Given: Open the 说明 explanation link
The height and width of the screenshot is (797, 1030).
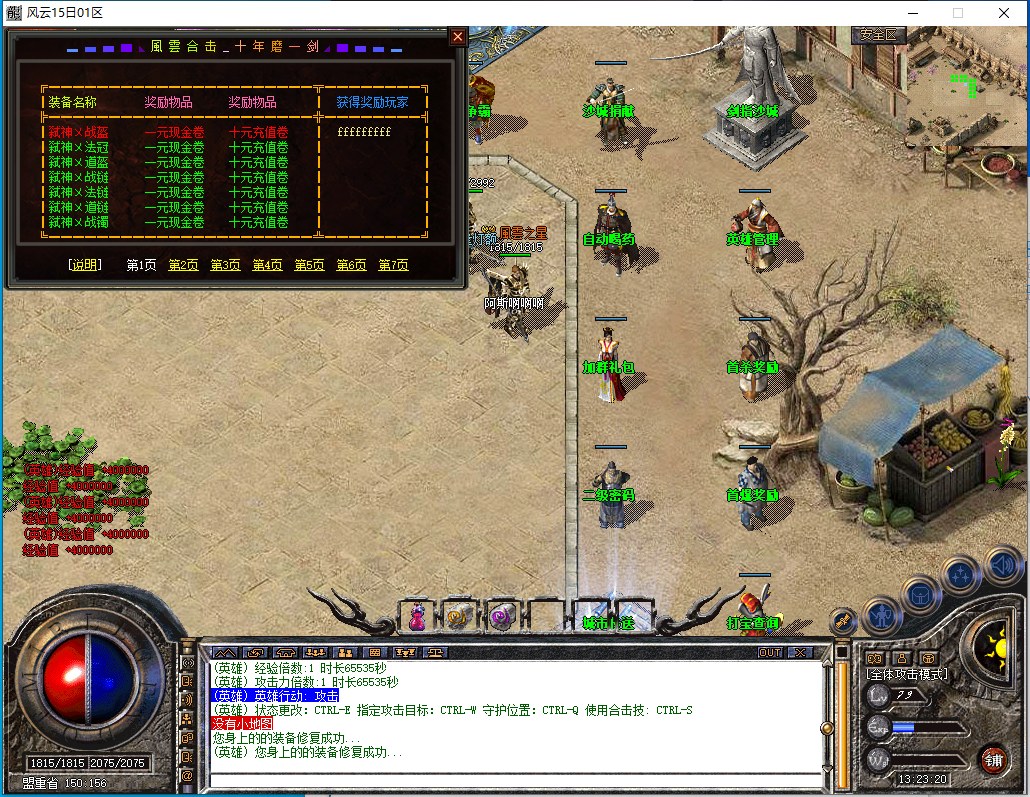Looking at the screenshot, I should [x=84, y=265].
